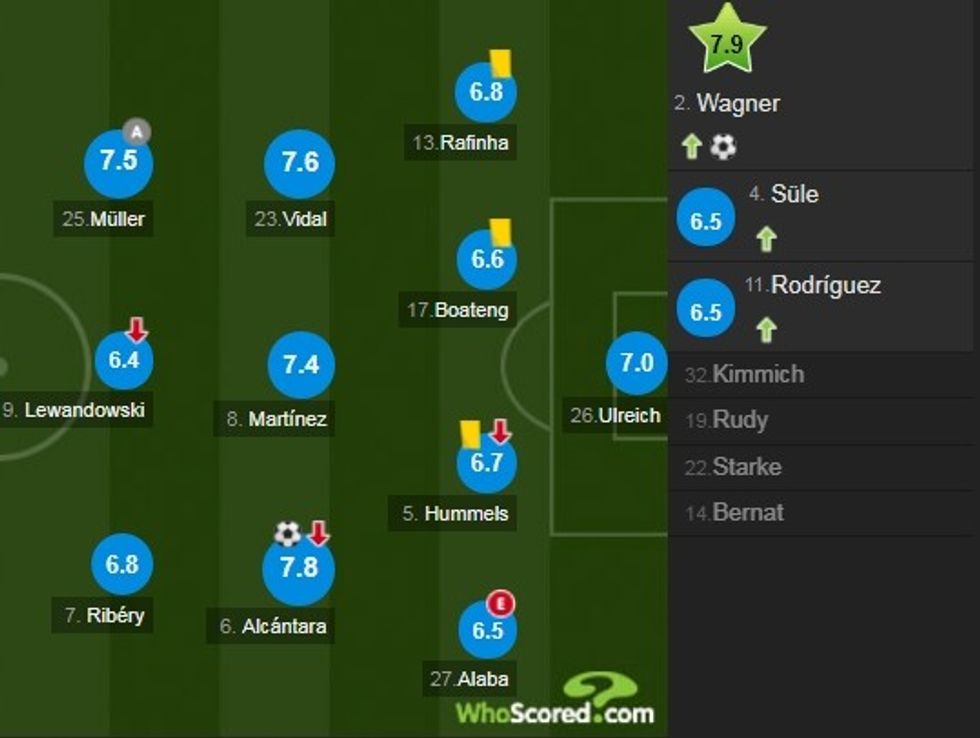Select Müller's 7.5 rating circle

(x=119, y=163)
